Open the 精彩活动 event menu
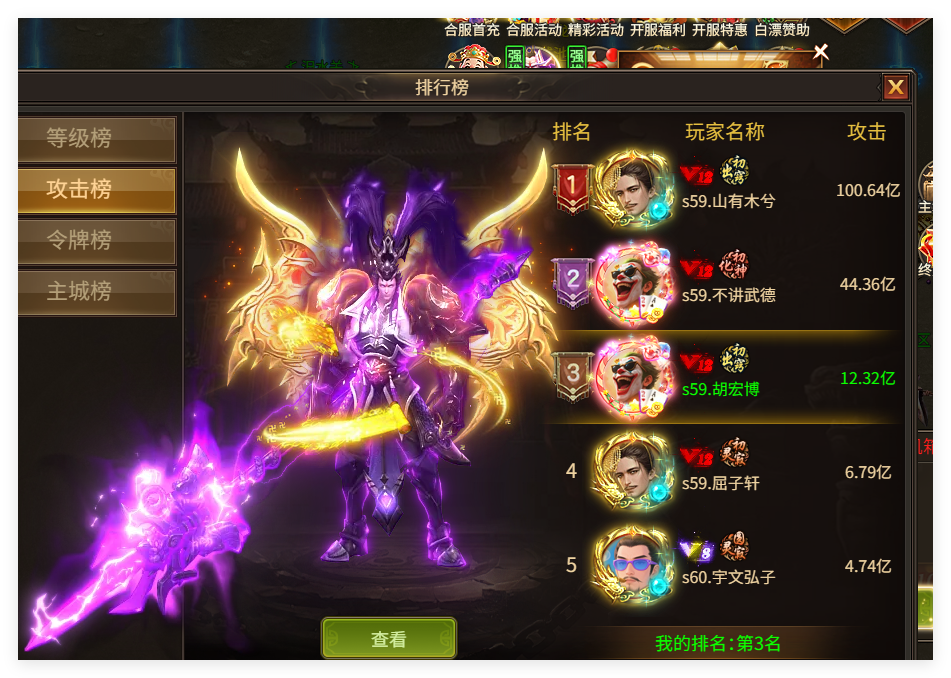This screenshot has width=951, height=678. point(596,30)
